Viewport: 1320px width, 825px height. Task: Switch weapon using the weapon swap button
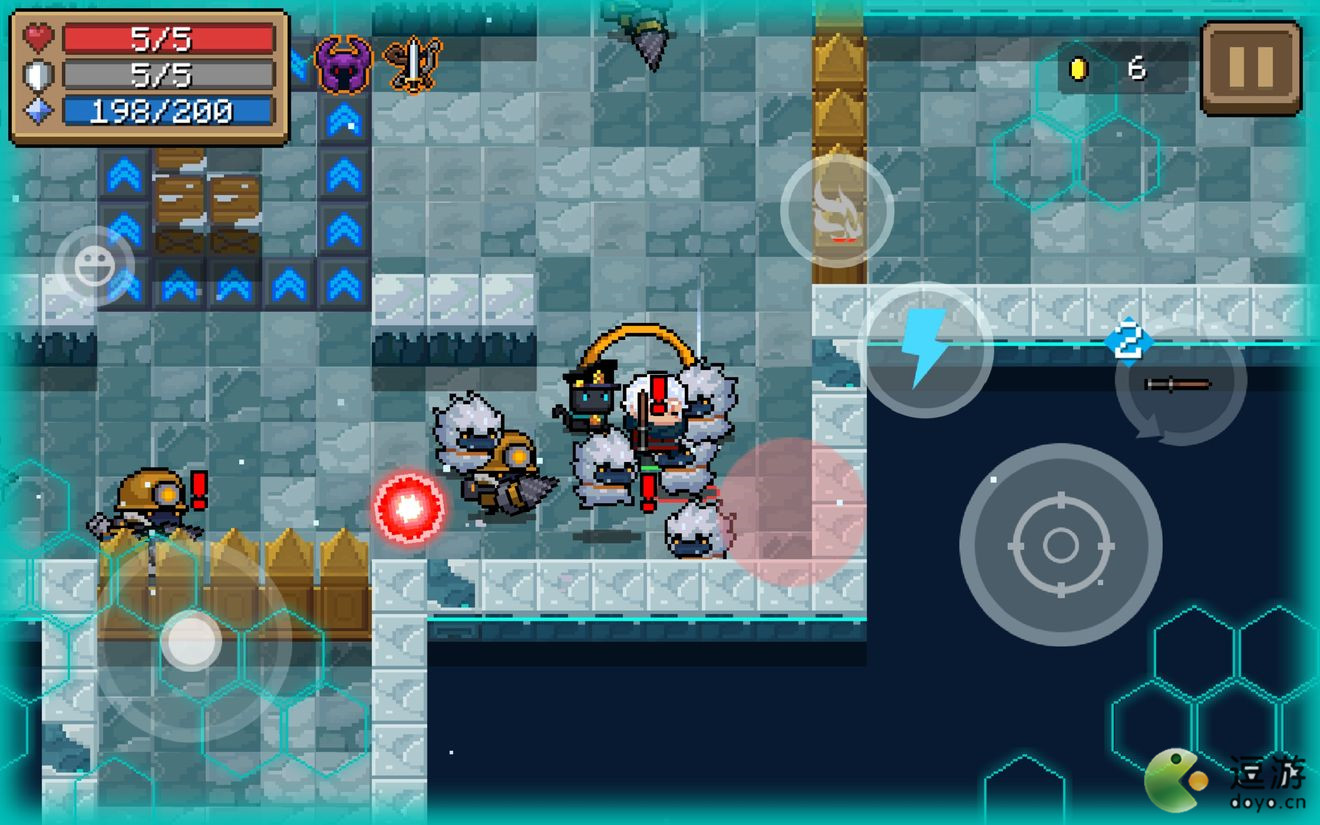[1180, 385]
